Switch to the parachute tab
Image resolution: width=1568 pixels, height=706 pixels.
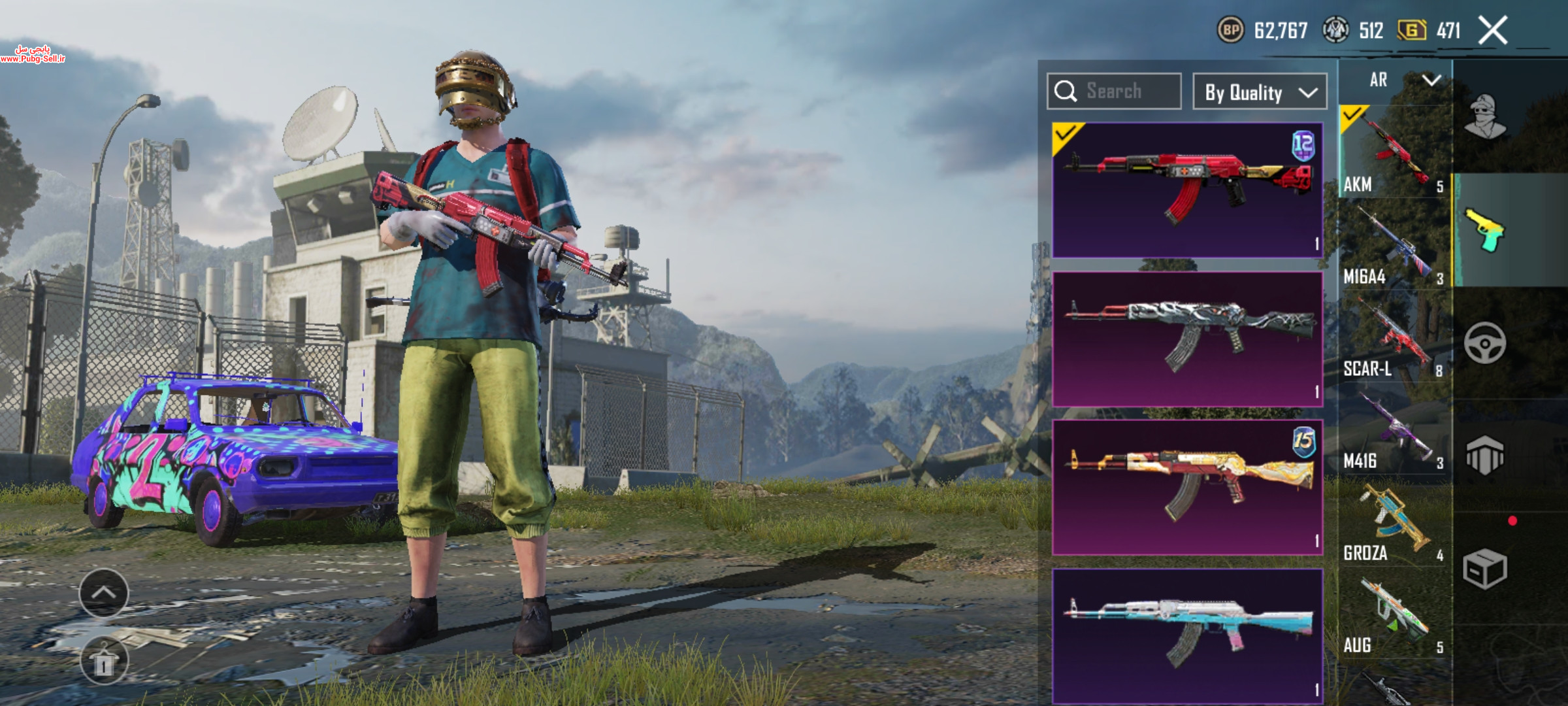coord(1485,455)
